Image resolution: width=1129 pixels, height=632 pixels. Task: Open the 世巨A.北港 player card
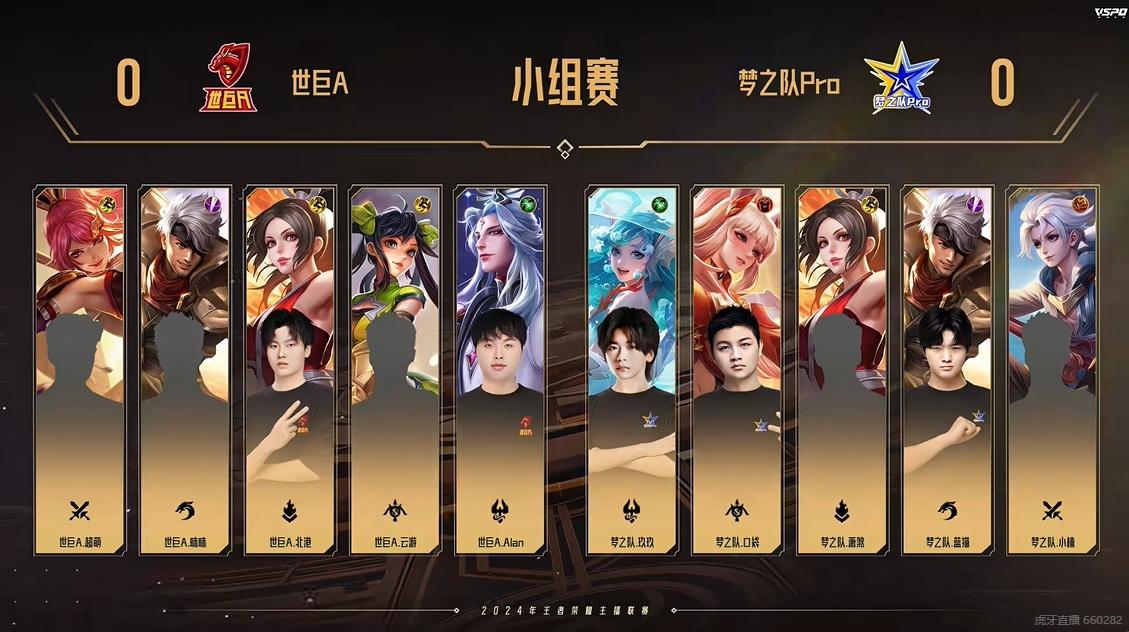[x=290, y=370]
